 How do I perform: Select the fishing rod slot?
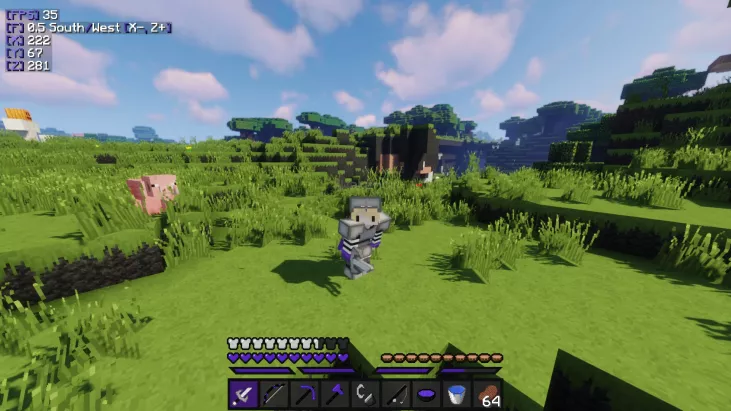tap(396, 394)
